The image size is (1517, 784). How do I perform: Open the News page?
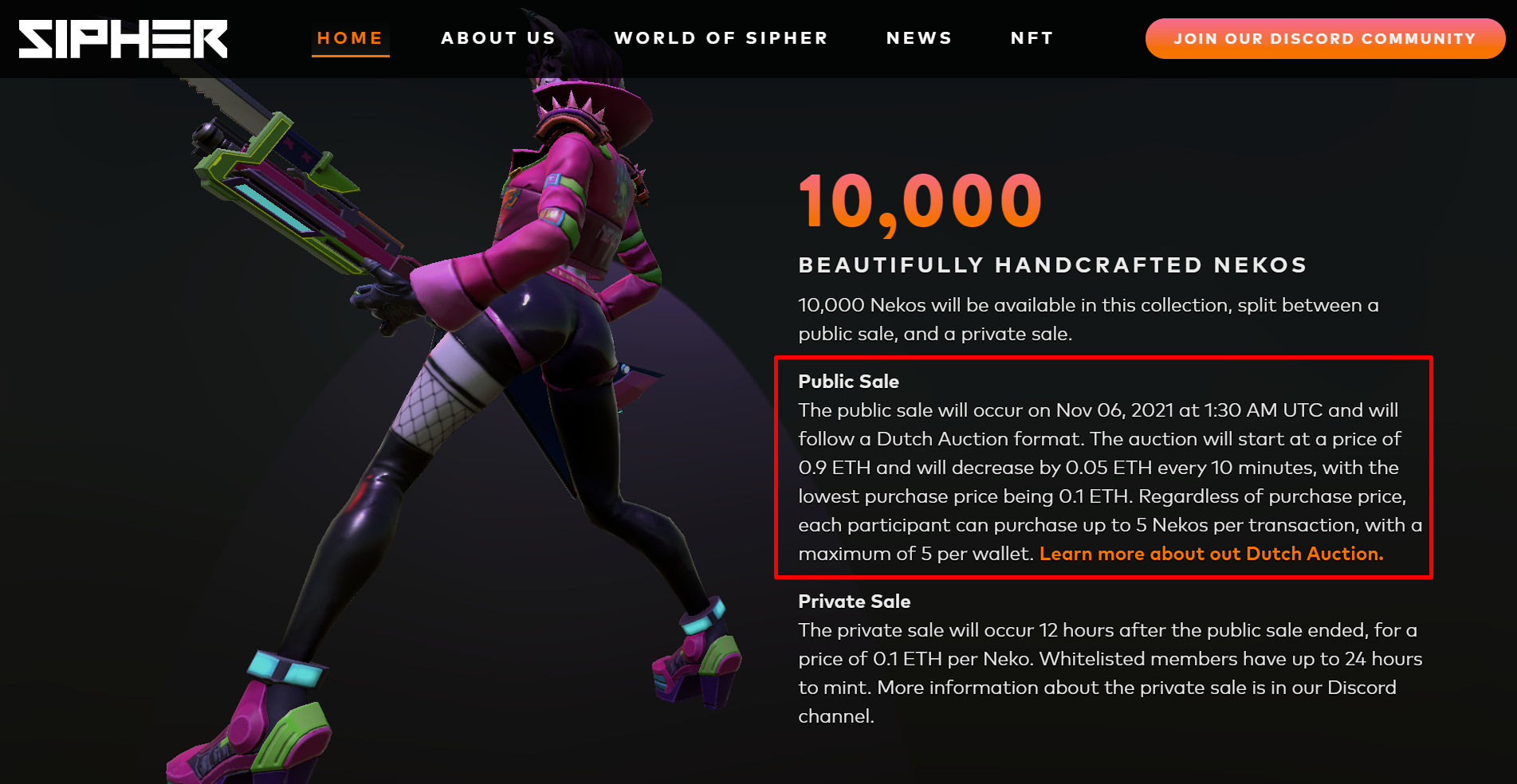point(919,38)
